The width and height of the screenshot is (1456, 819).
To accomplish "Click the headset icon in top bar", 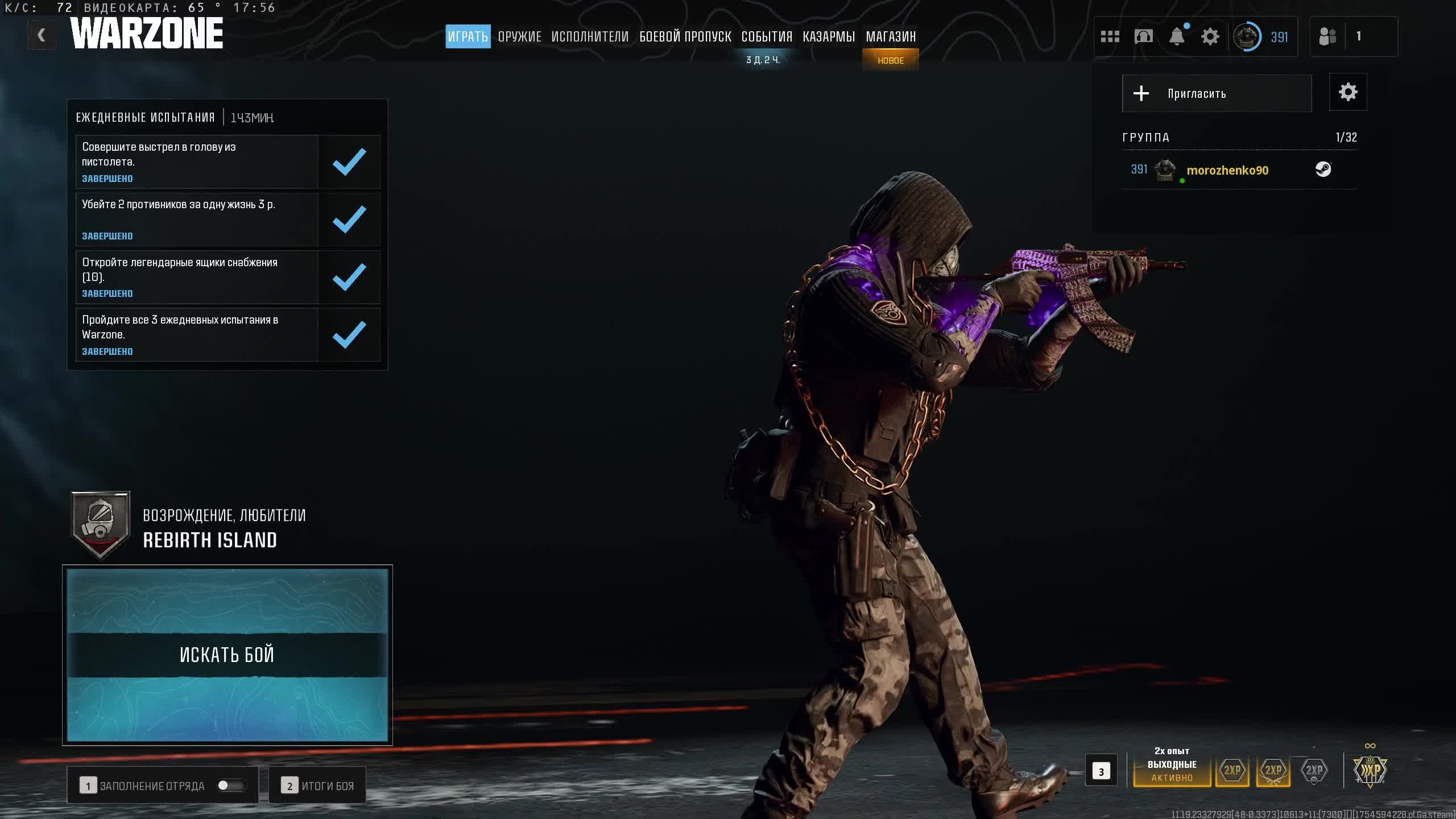I will click(1143, 37).
